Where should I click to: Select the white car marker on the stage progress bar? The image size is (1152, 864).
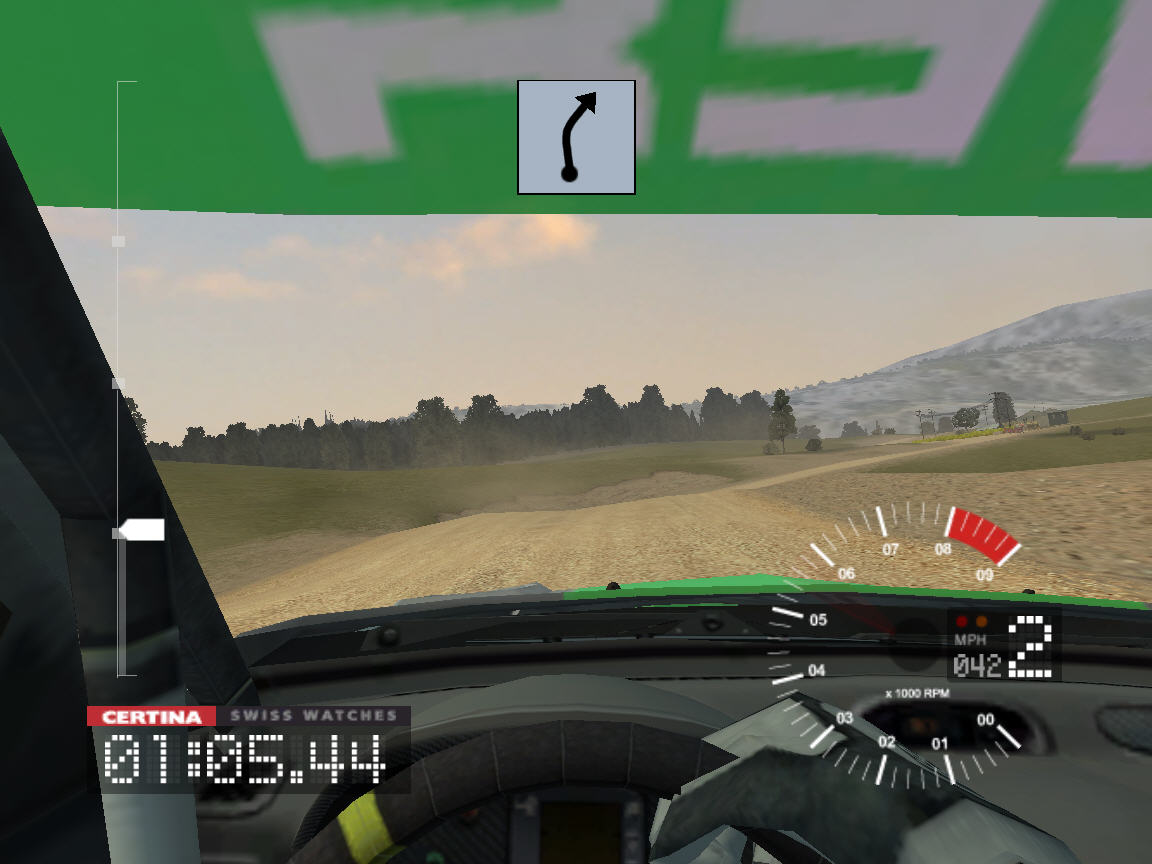click(x=141, y=530)
